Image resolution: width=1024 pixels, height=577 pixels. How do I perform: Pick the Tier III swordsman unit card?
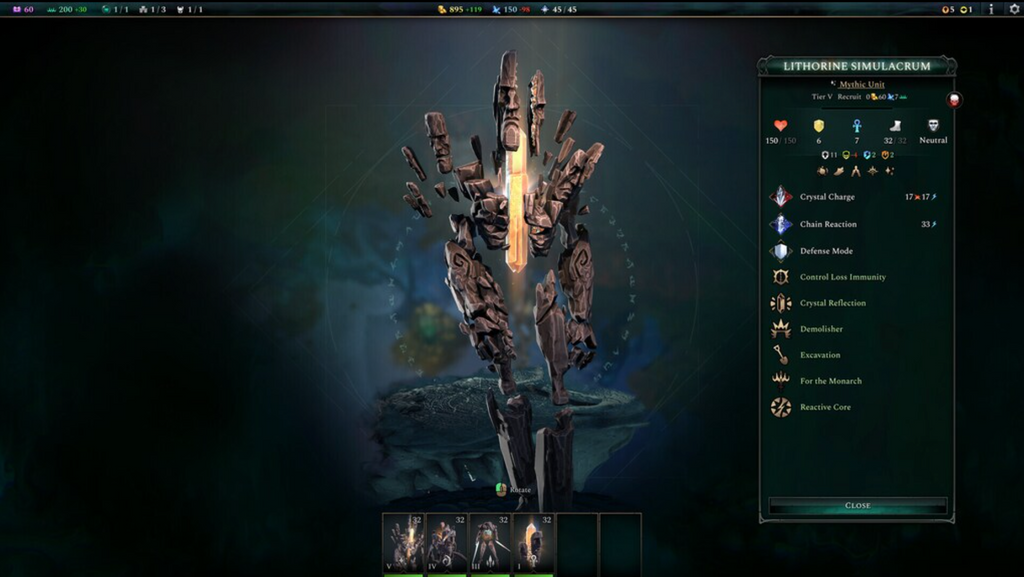[490, 544]
